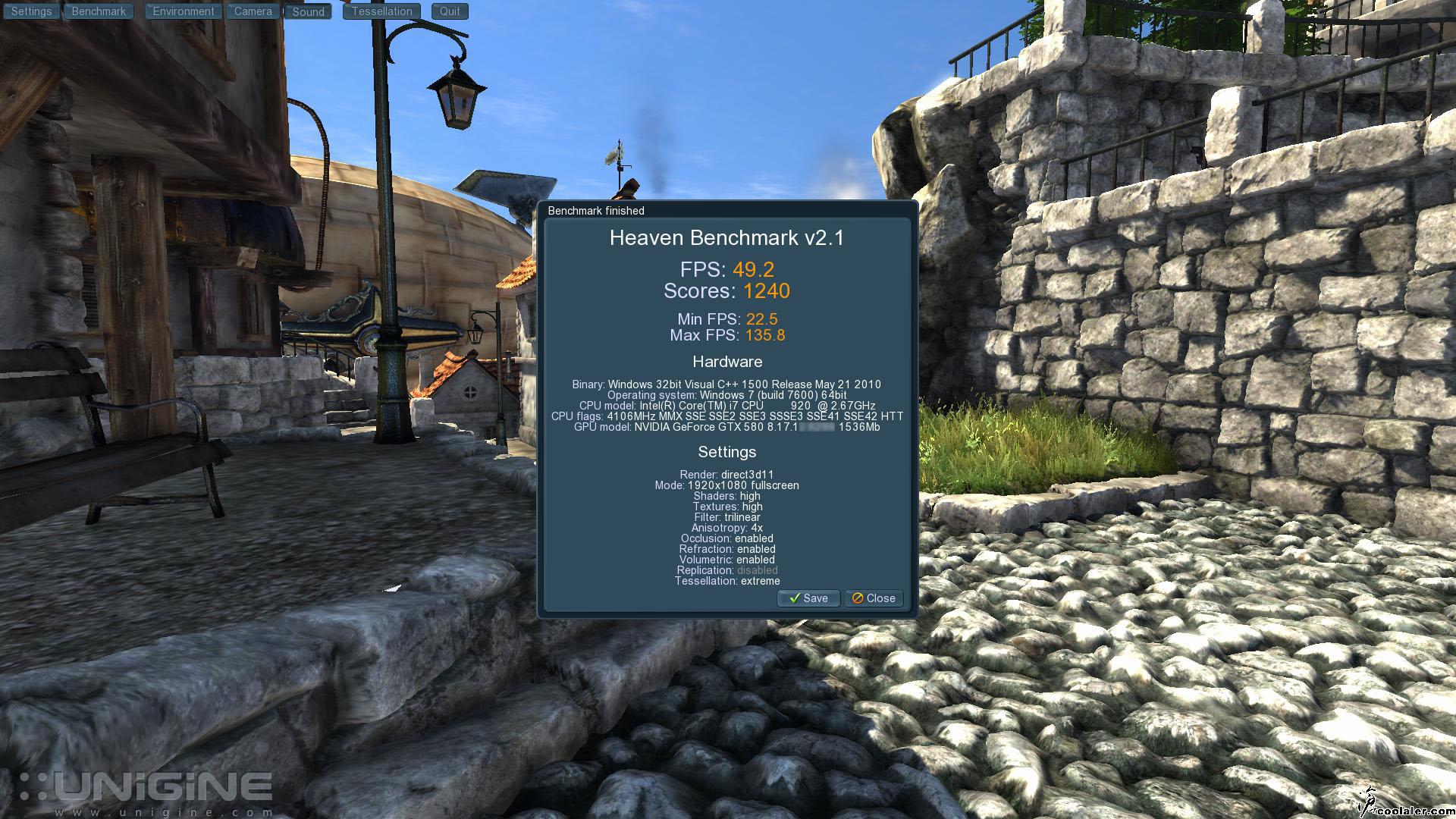Open the Settings menu
The height and width of the screenshot is (819, 1456).
(x=31, y=11)
